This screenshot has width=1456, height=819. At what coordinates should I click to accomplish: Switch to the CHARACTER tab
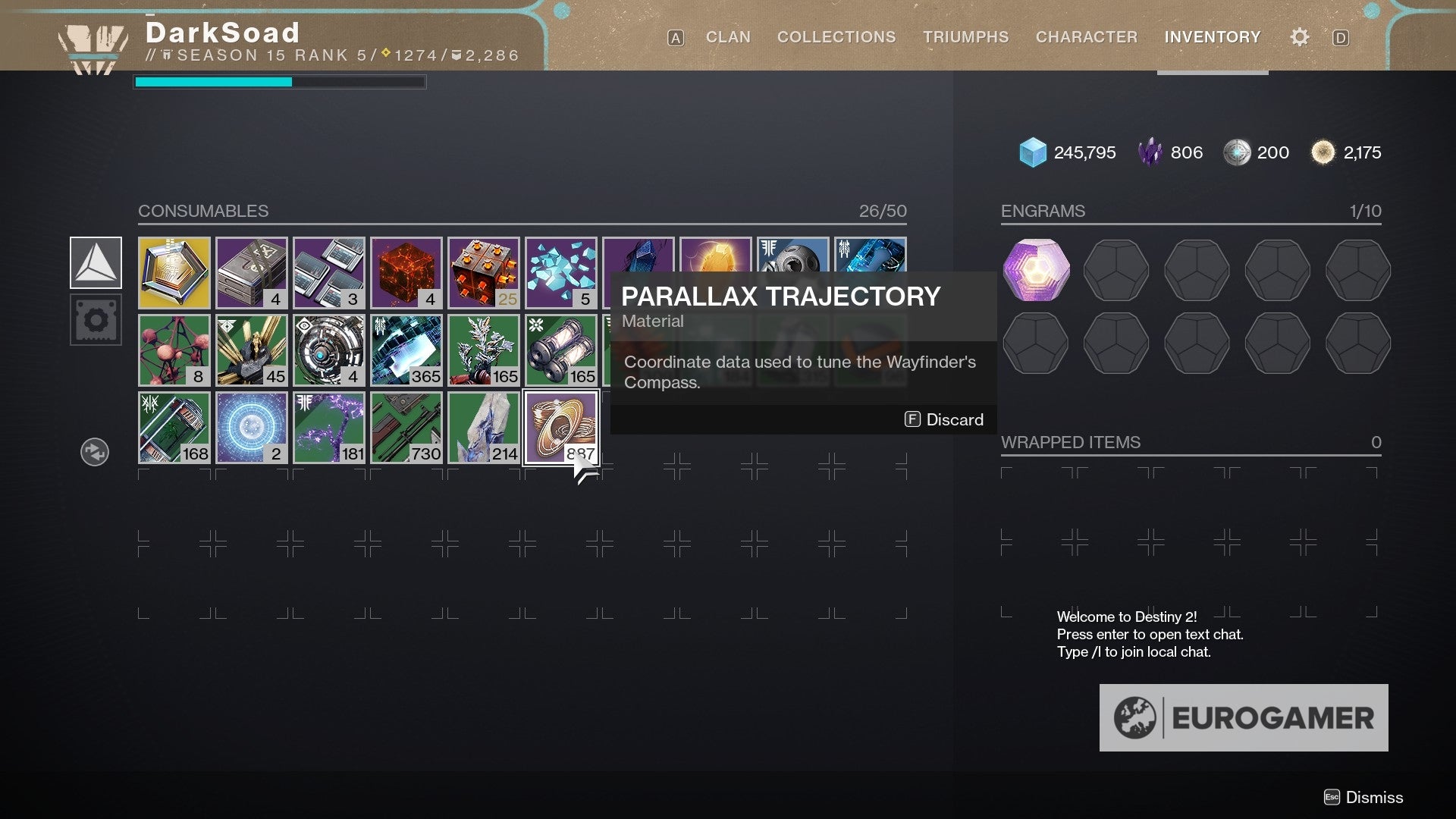click(1087, 36)
